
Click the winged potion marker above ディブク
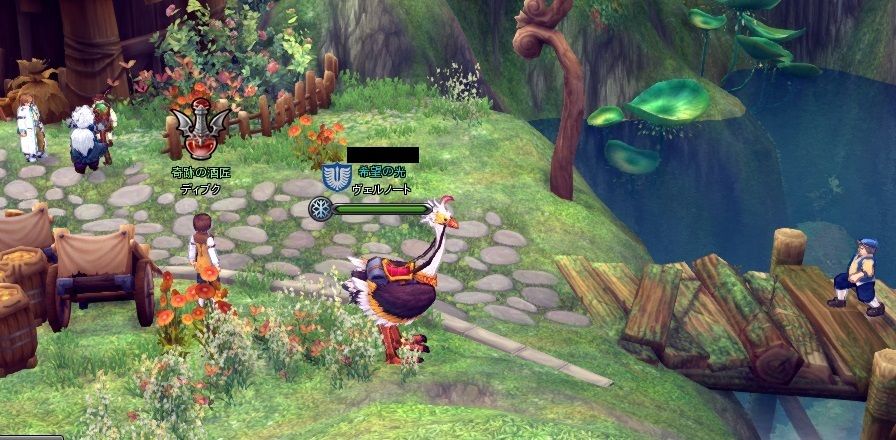[x=199, y=131]
